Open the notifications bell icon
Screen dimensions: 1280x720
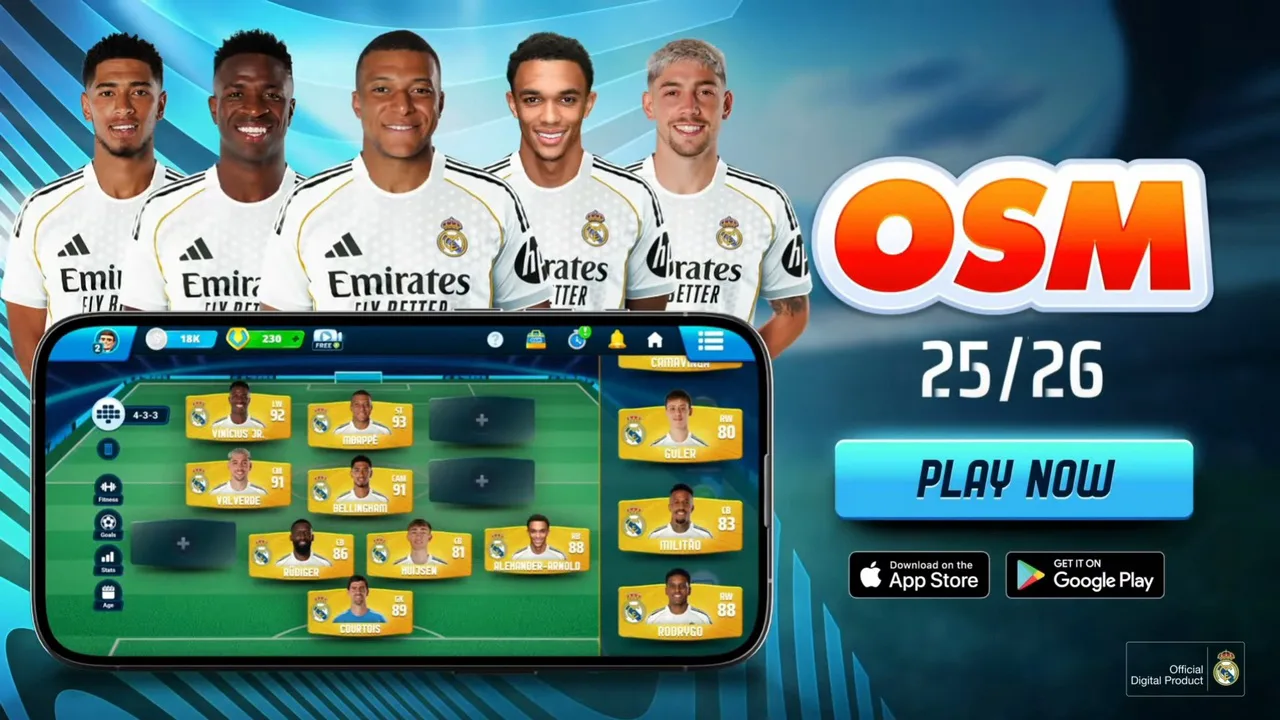tap(617, 339)
